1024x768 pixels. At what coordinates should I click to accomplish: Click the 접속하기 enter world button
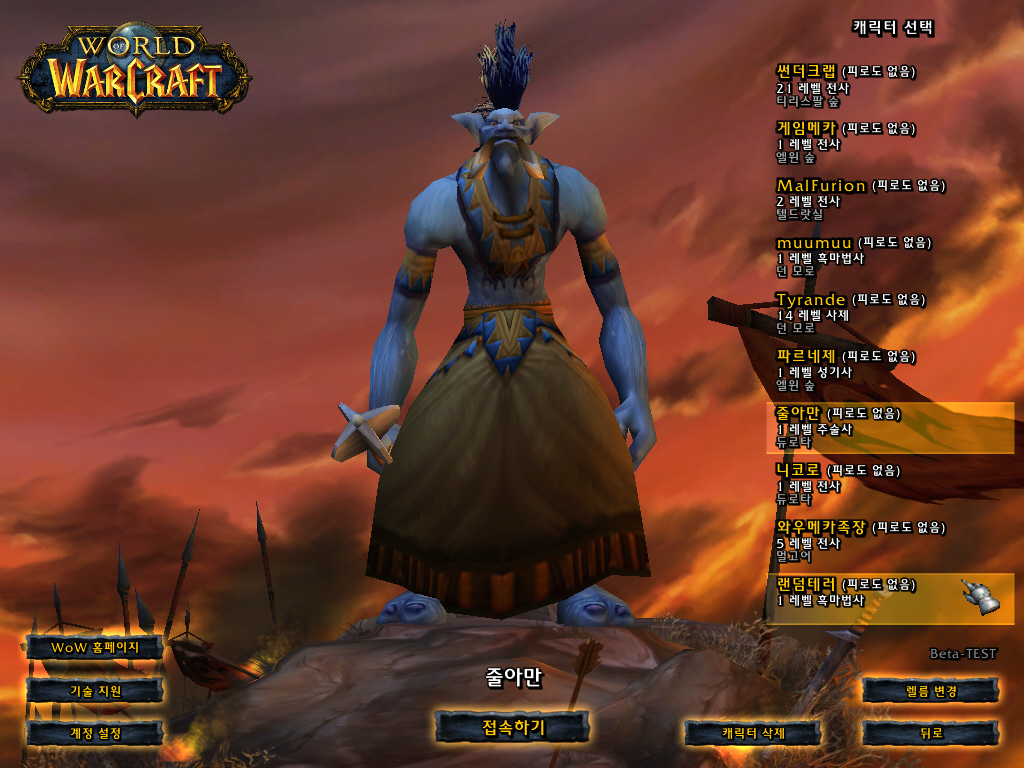tap(513, 727)
